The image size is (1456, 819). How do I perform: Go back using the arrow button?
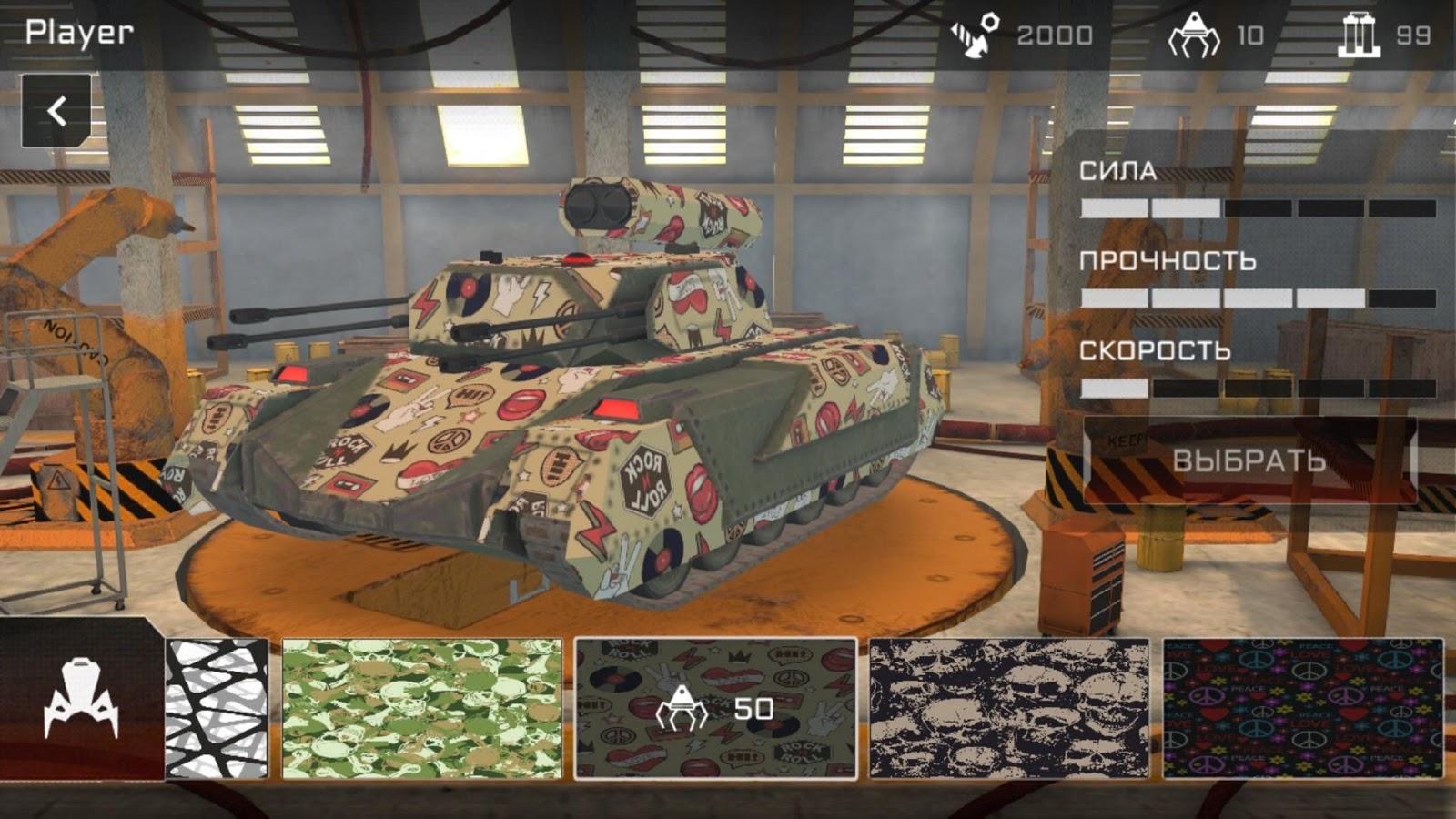[56, 111]
